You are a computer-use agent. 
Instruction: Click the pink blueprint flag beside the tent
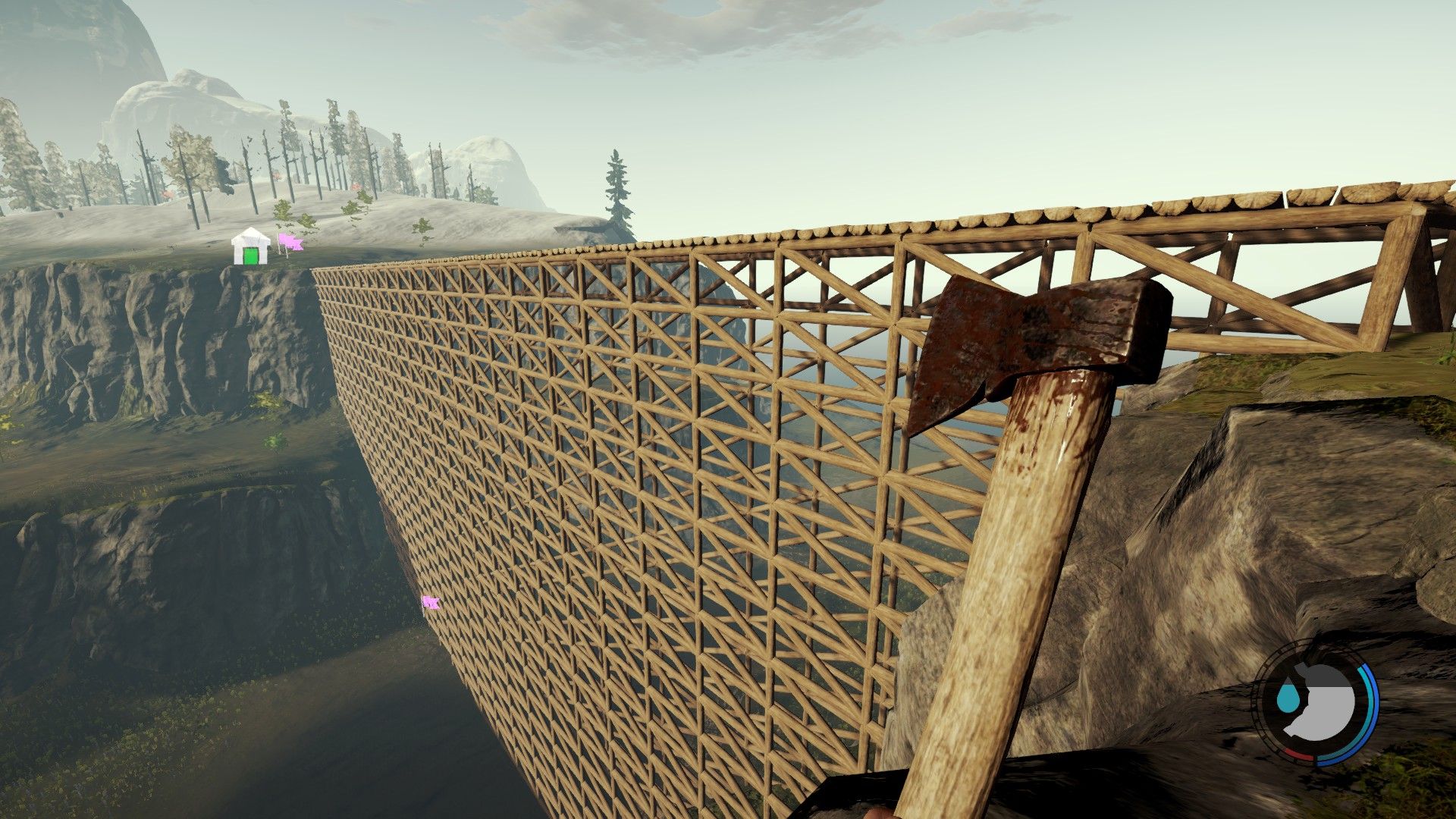(x=291, y=242)
